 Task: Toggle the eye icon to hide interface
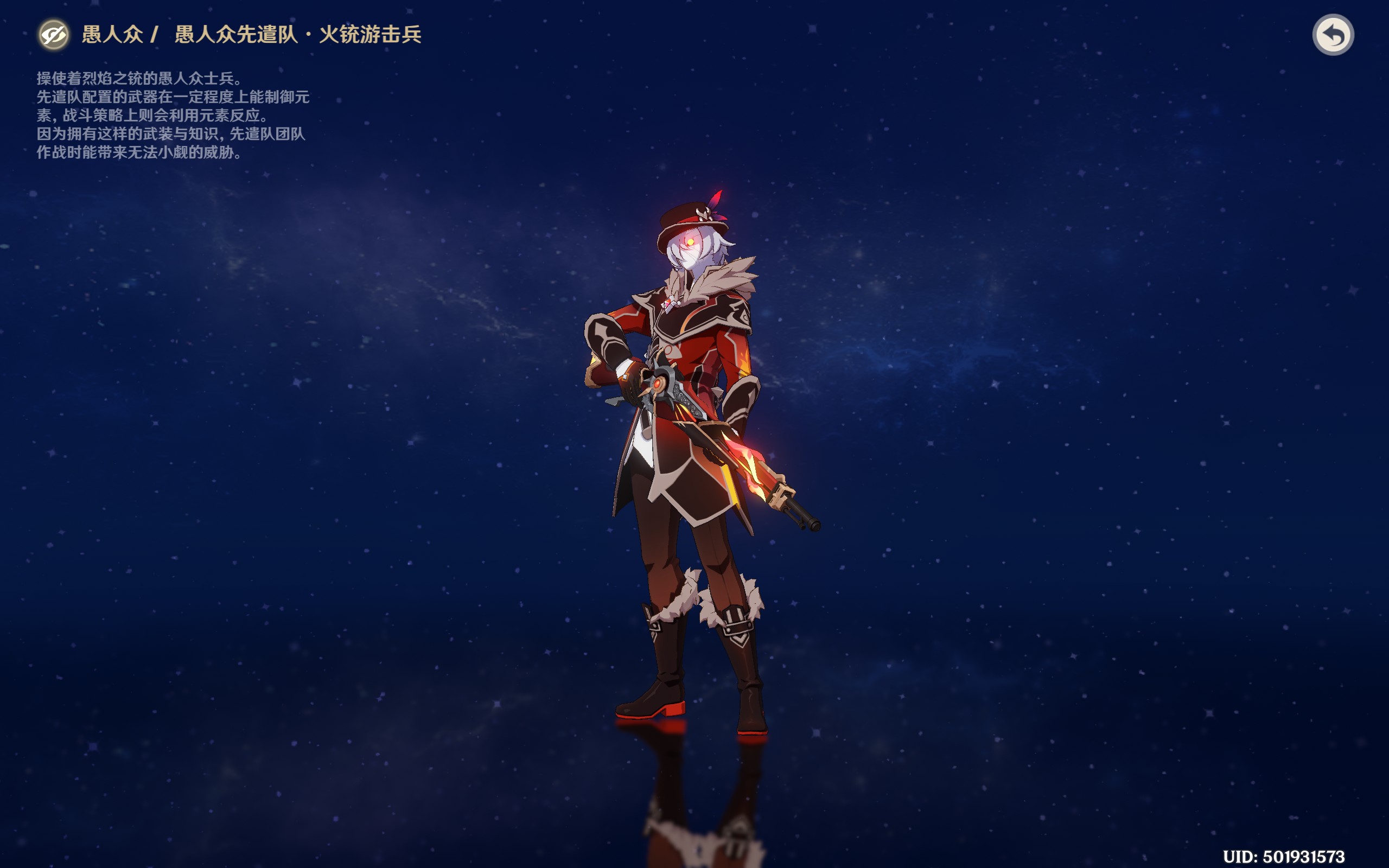[x=54, y=35]
